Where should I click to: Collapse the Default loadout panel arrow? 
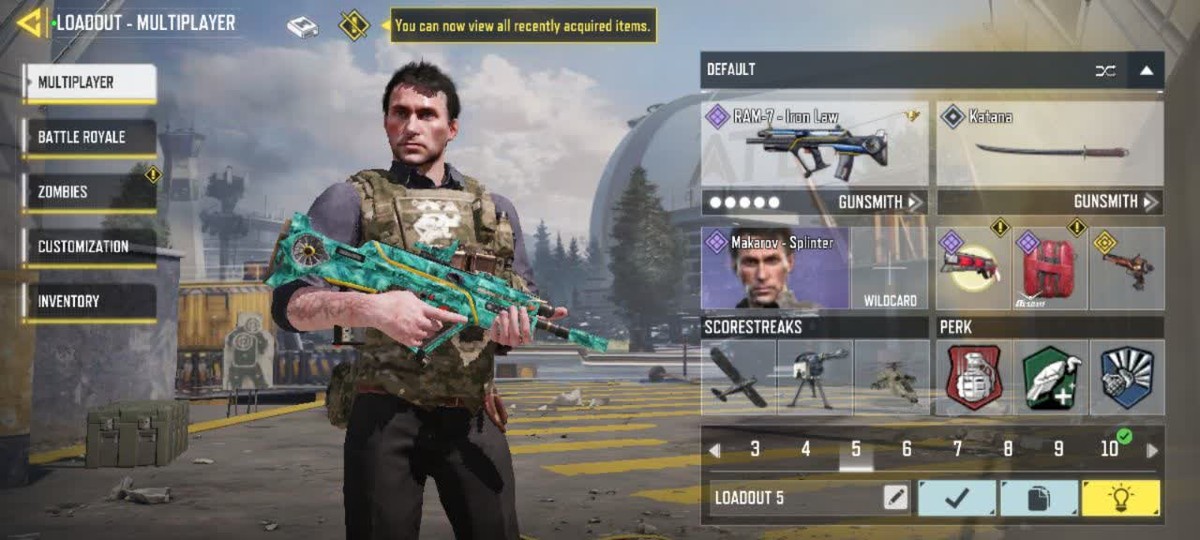click(x=1146, y=70)
